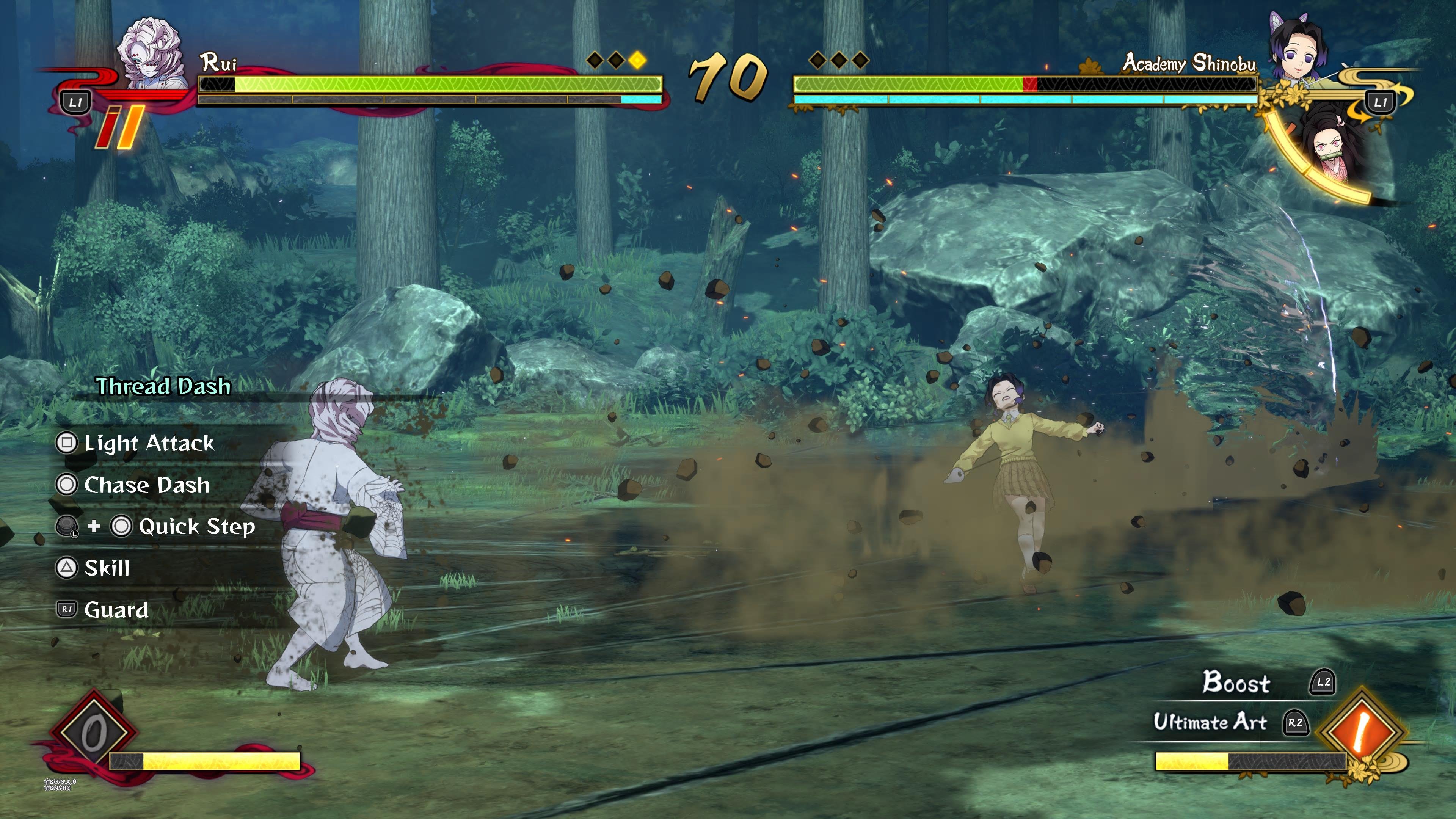This screenshot has height=819, width=1456.
Task: Select the Triangle Skill button icon
Action: (x=67, y=568)
